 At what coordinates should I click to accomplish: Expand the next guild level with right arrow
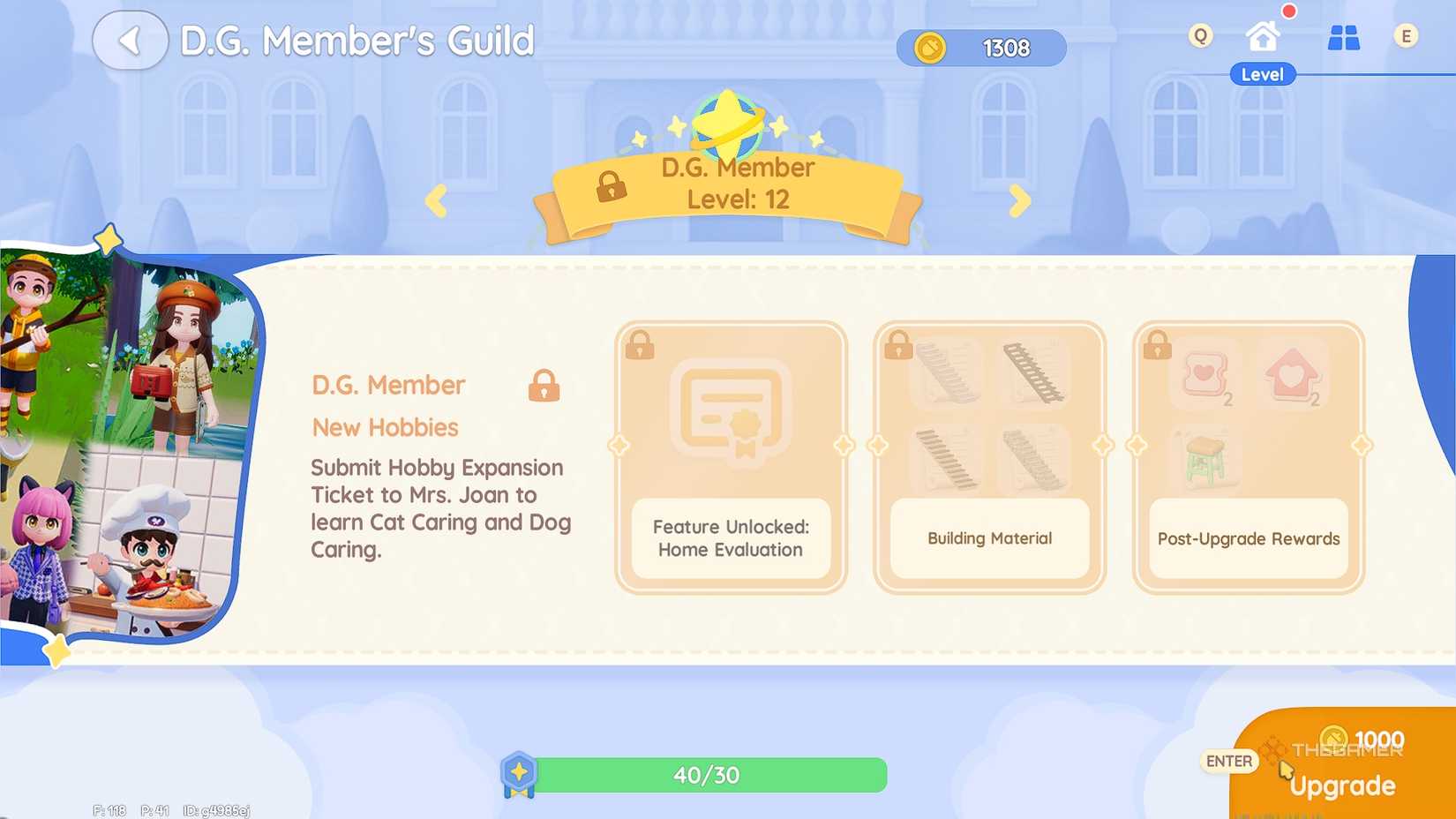[x=1021, y=201]
